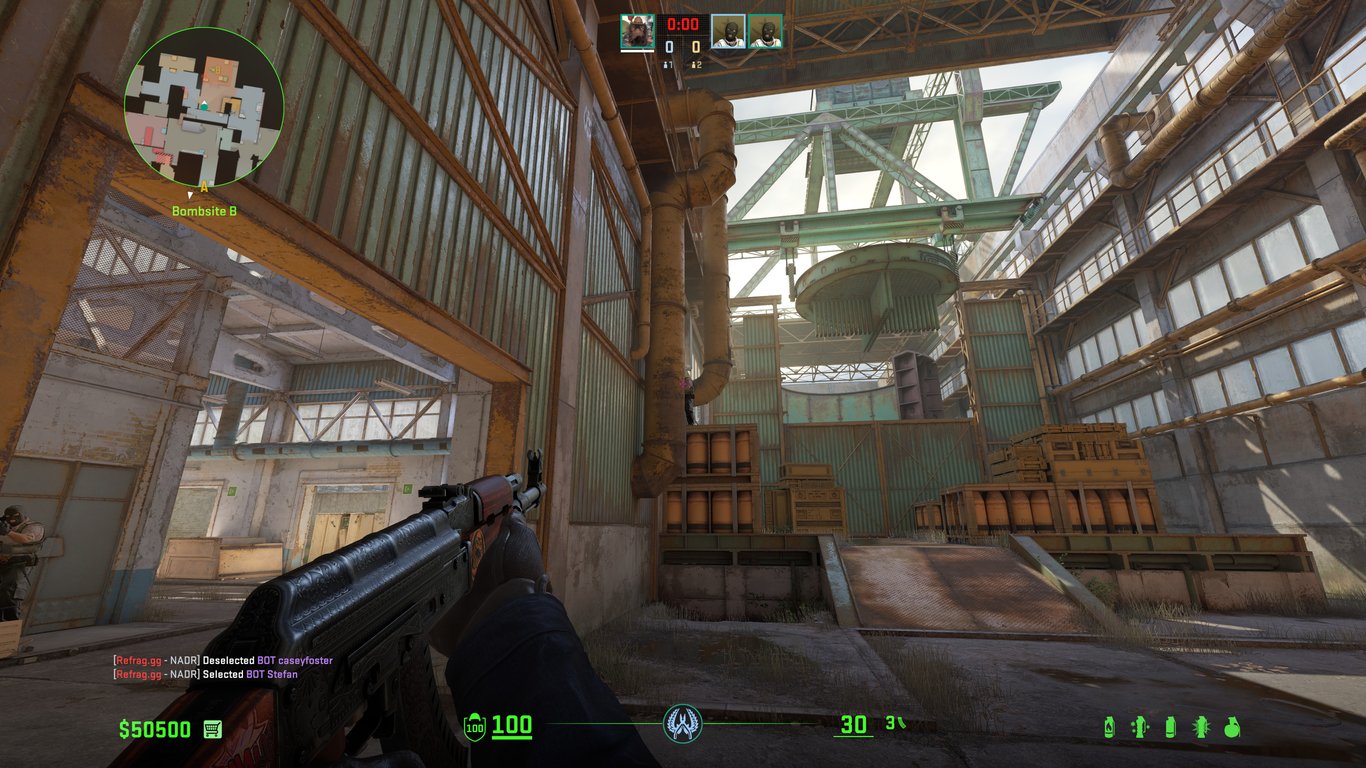
Task: Choose the grenade icon with three dots
Action: tap(1139, 727)
